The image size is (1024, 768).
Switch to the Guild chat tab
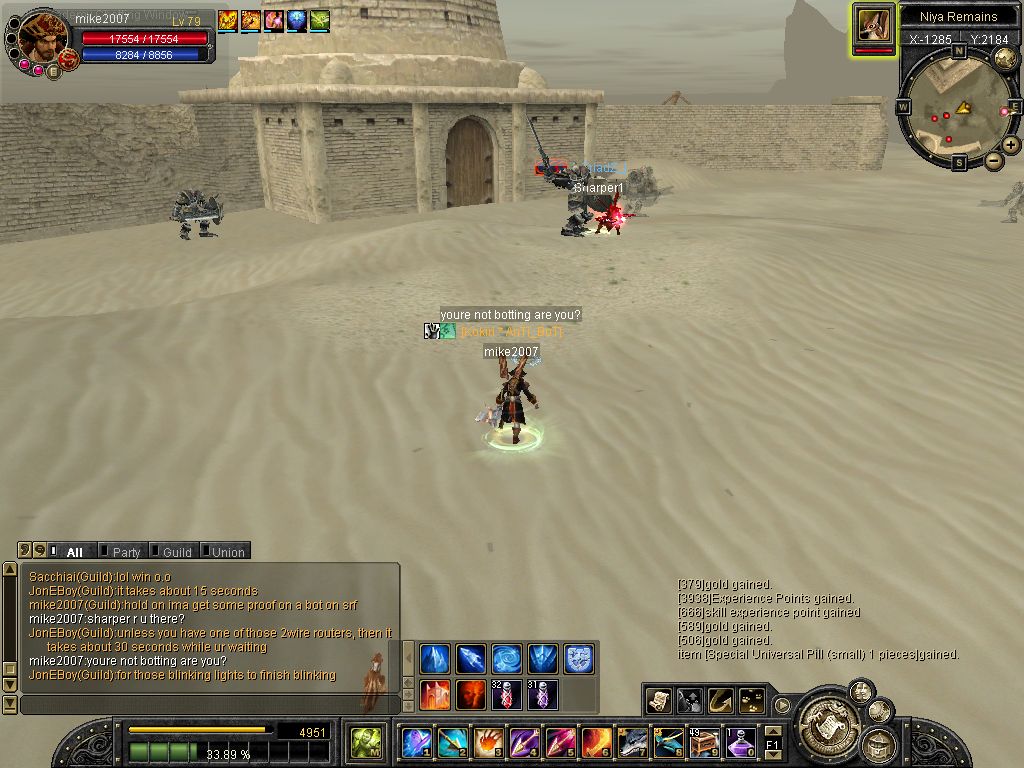(176, 552)
